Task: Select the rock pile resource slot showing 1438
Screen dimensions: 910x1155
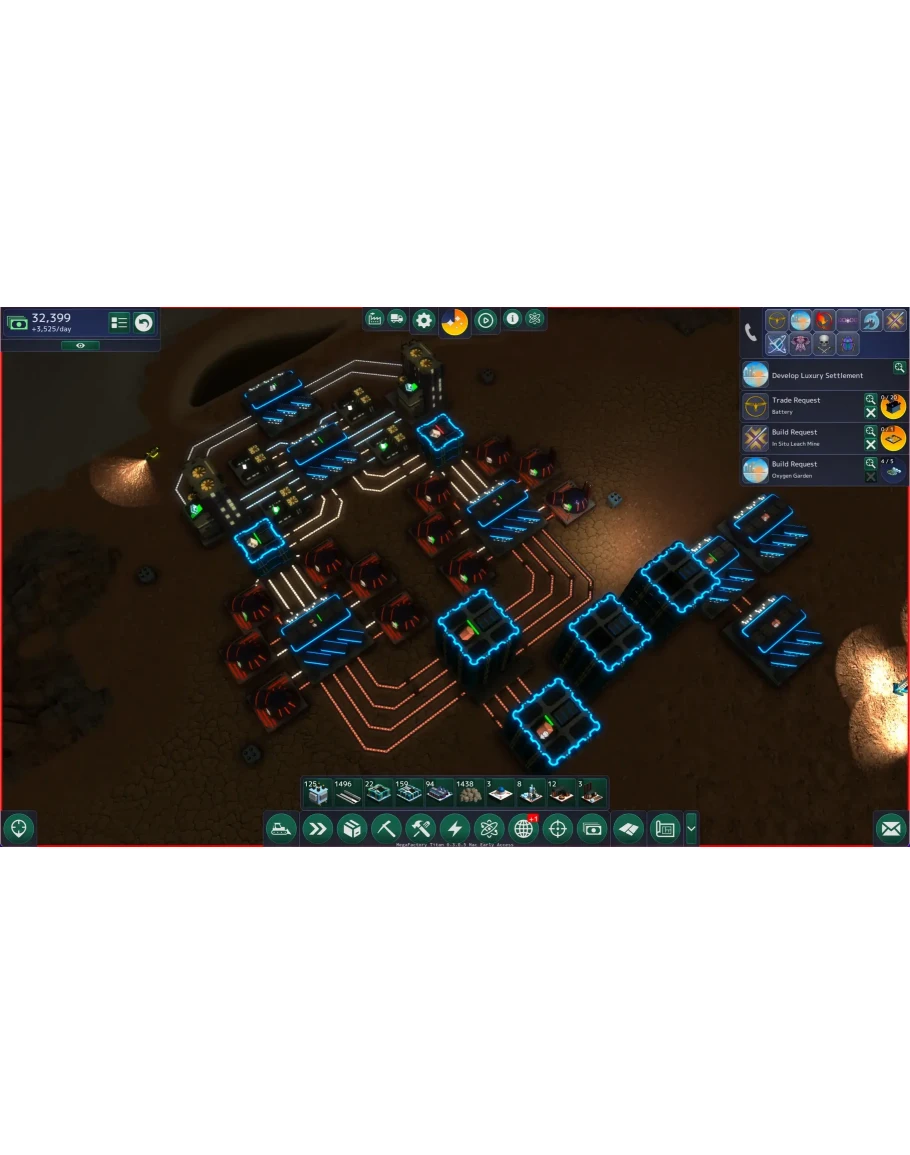Action: (x=467, y=793)
